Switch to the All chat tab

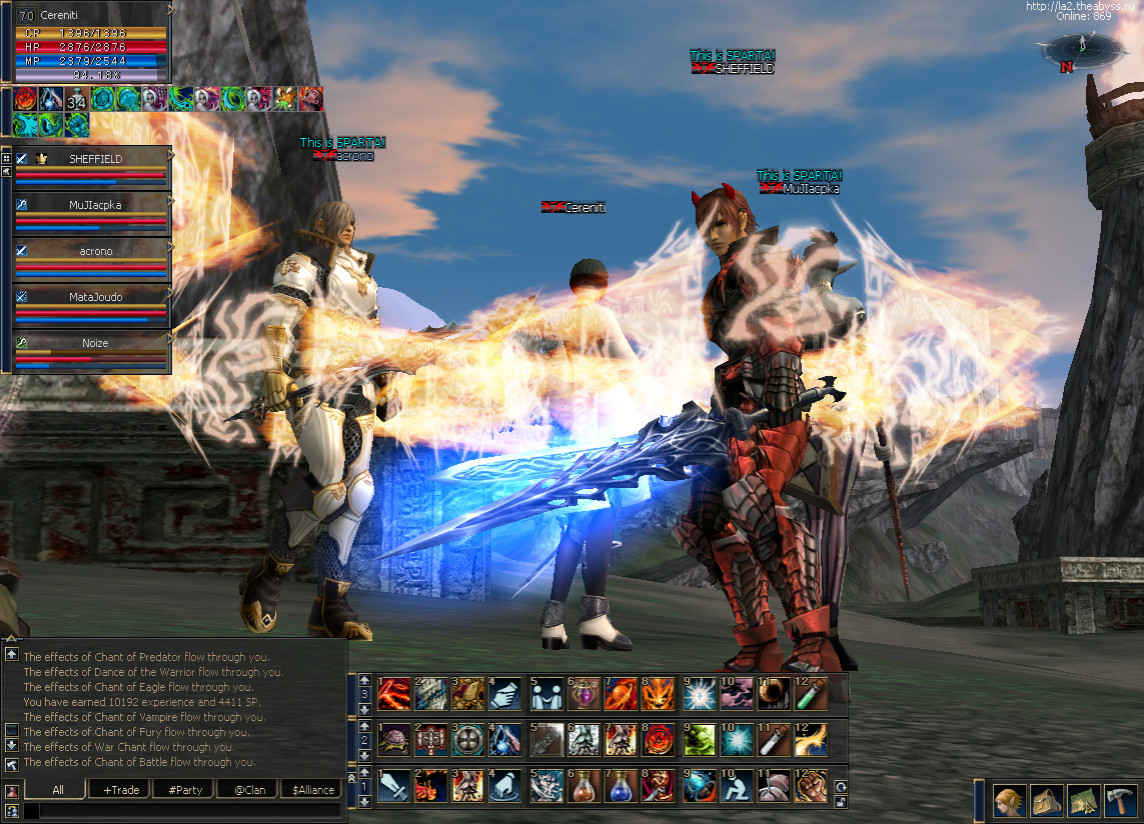(x=58, y=790)
